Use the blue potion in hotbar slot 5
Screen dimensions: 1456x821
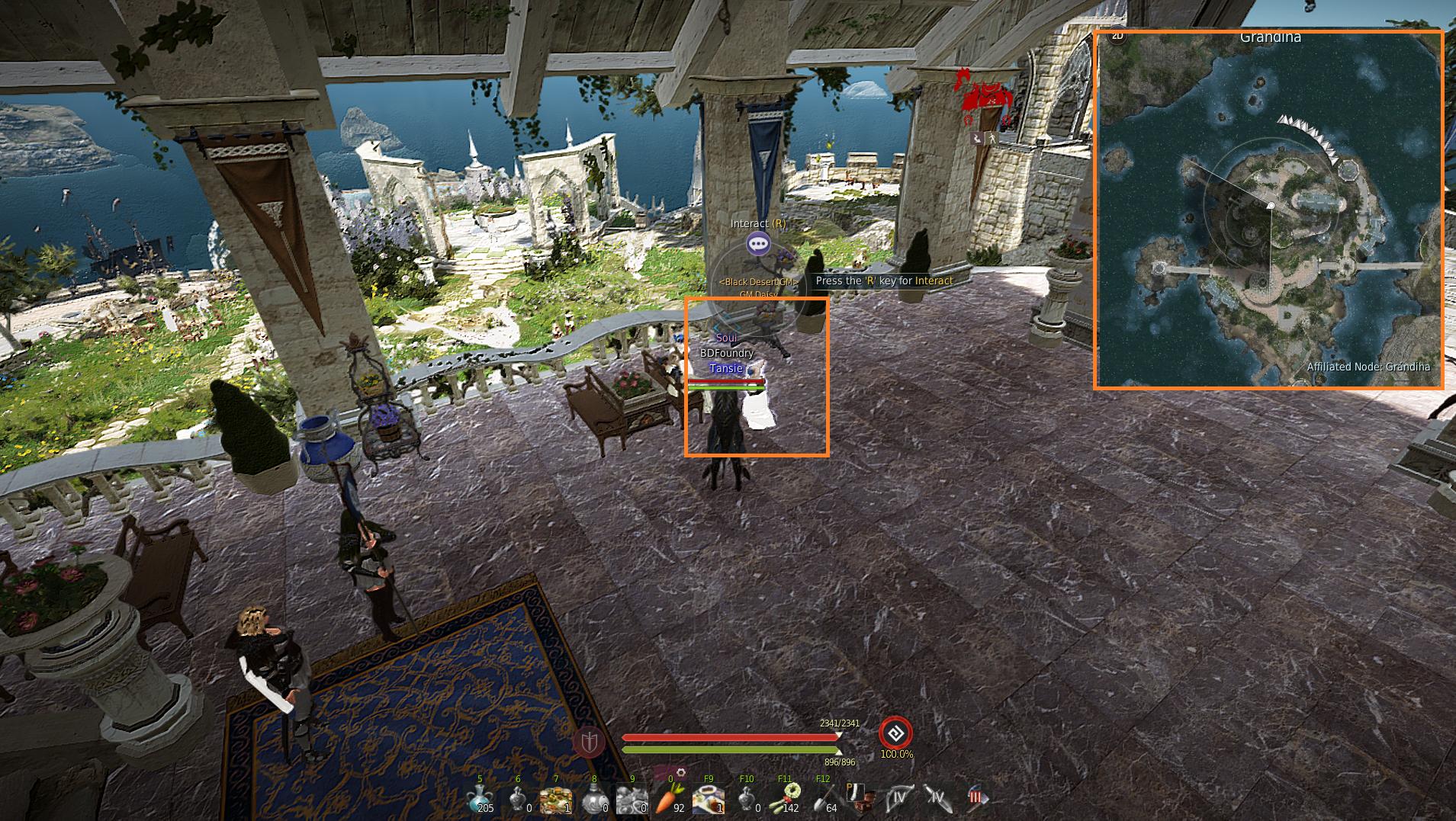(x=481, y=799)
